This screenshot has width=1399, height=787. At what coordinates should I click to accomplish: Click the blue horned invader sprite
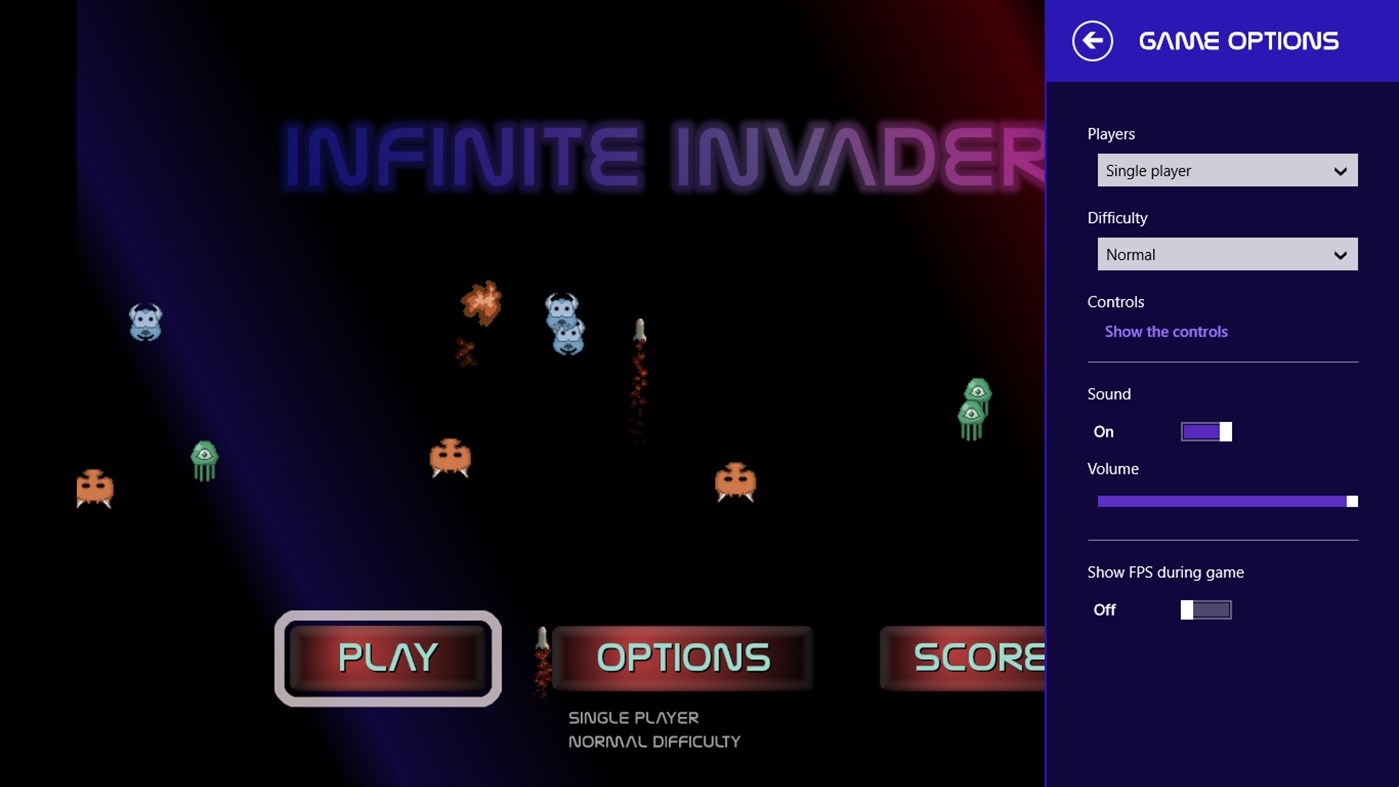coord(145,322)
